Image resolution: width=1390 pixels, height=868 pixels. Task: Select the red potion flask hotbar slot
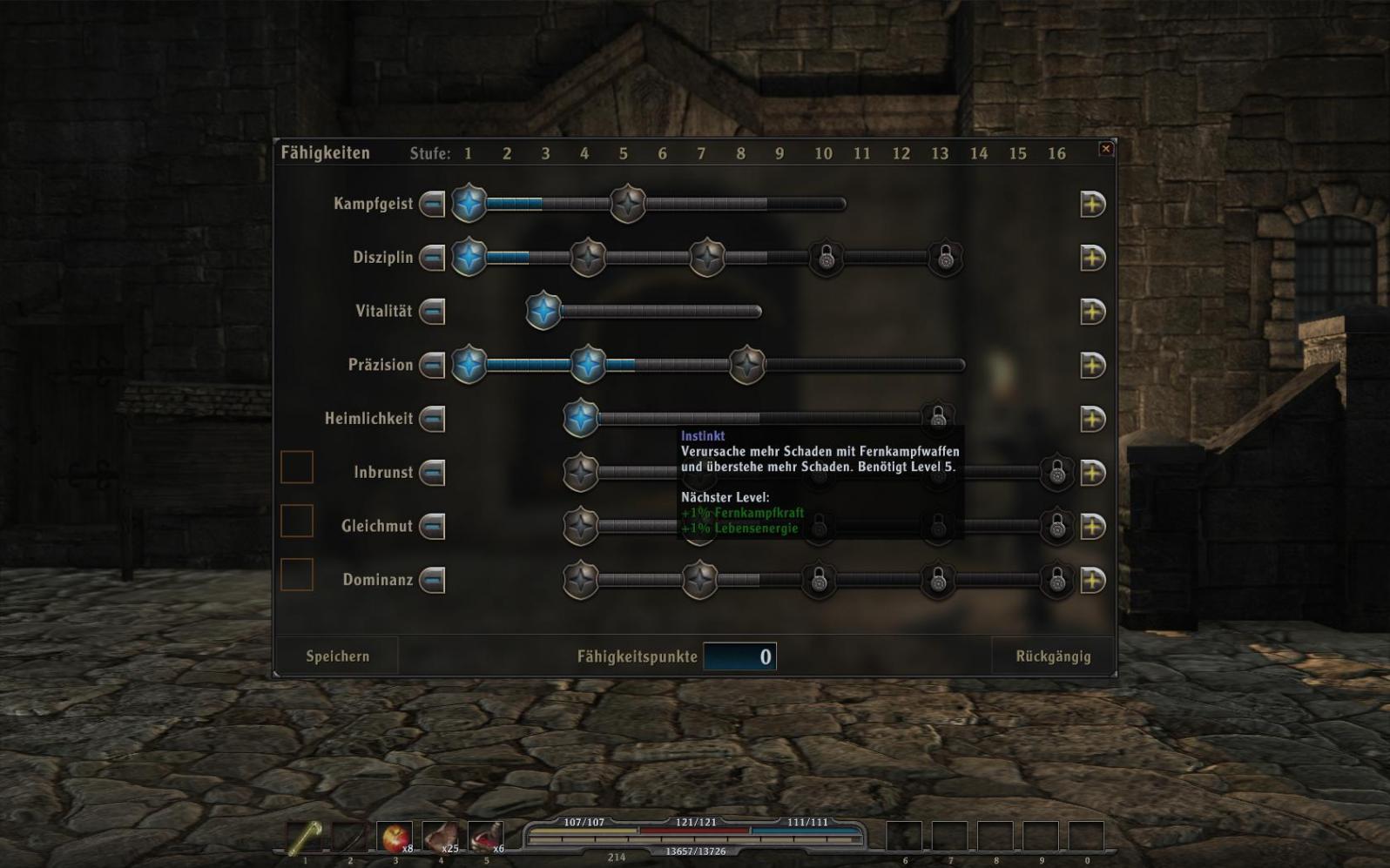(x=485, y=838)
